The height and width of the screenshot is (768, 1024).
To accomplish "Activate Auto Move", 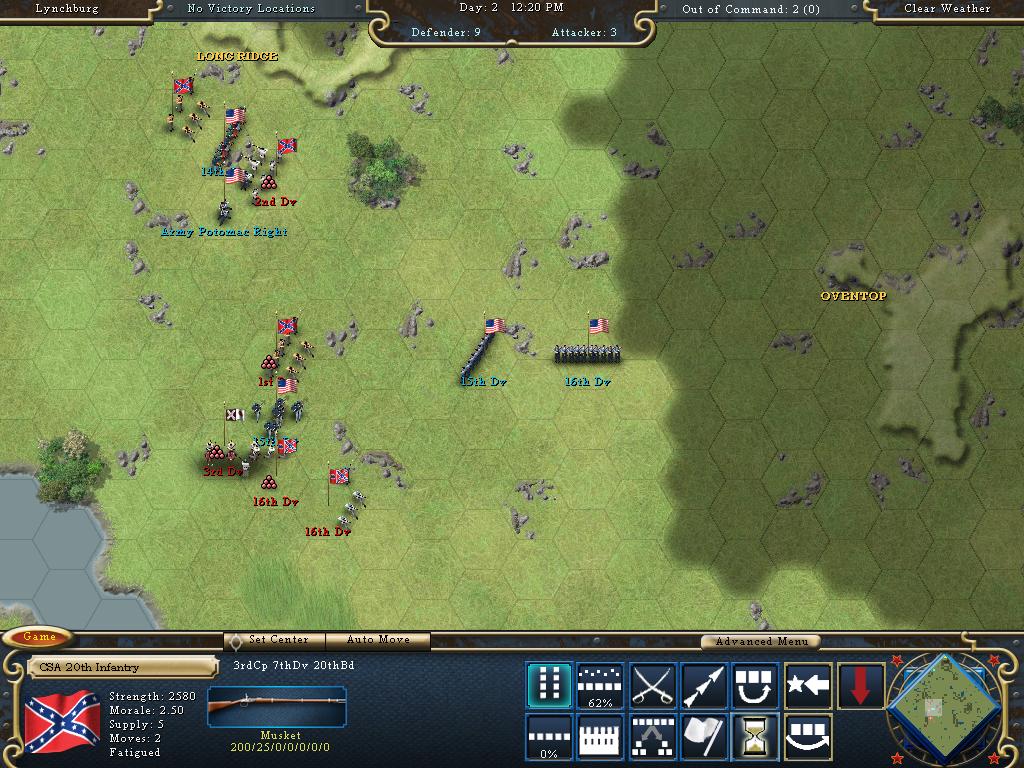I will point(379,640).
